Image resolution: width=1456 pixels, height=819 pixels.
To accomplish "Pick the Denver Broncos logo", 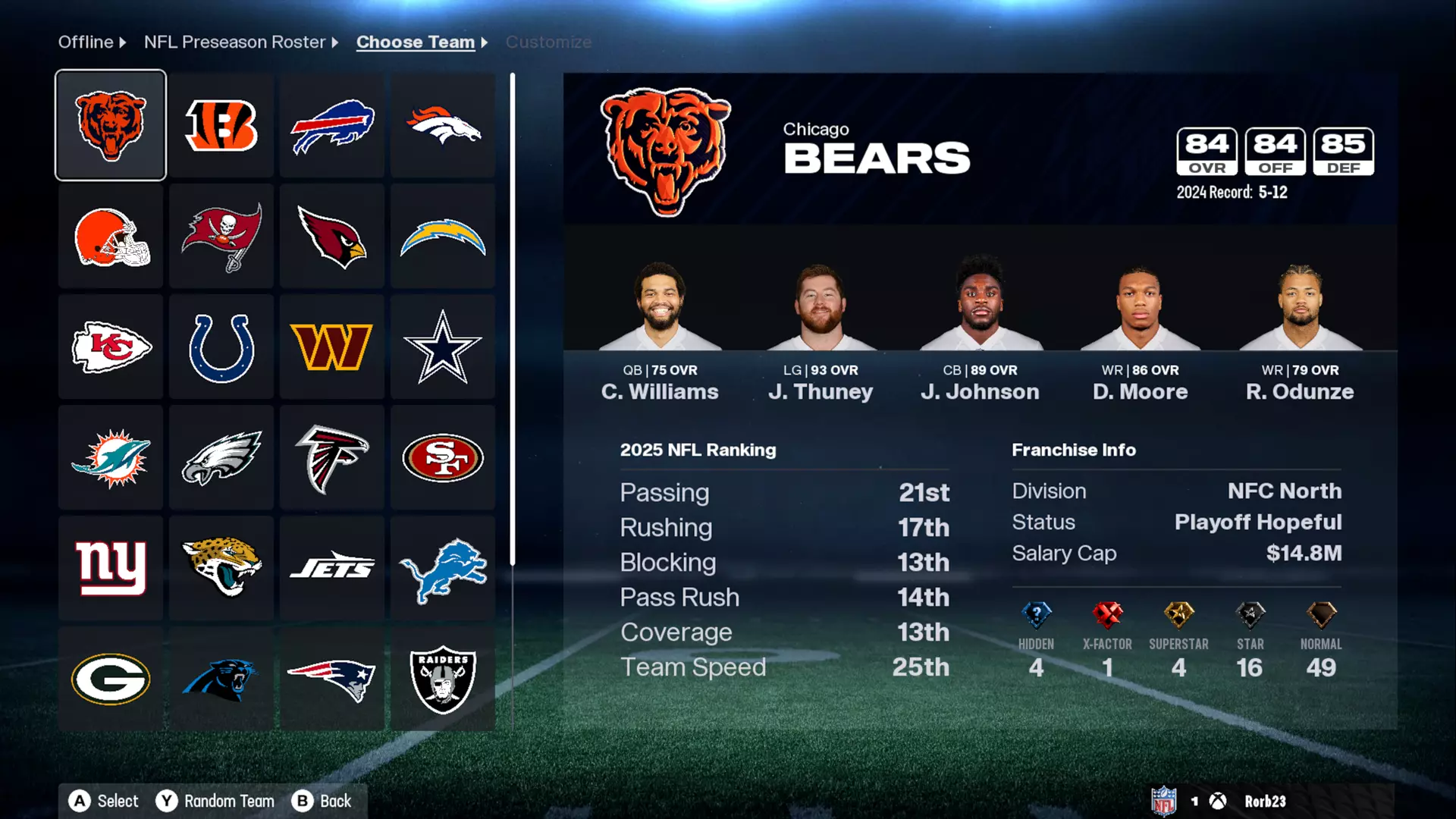I will [442, 124].
